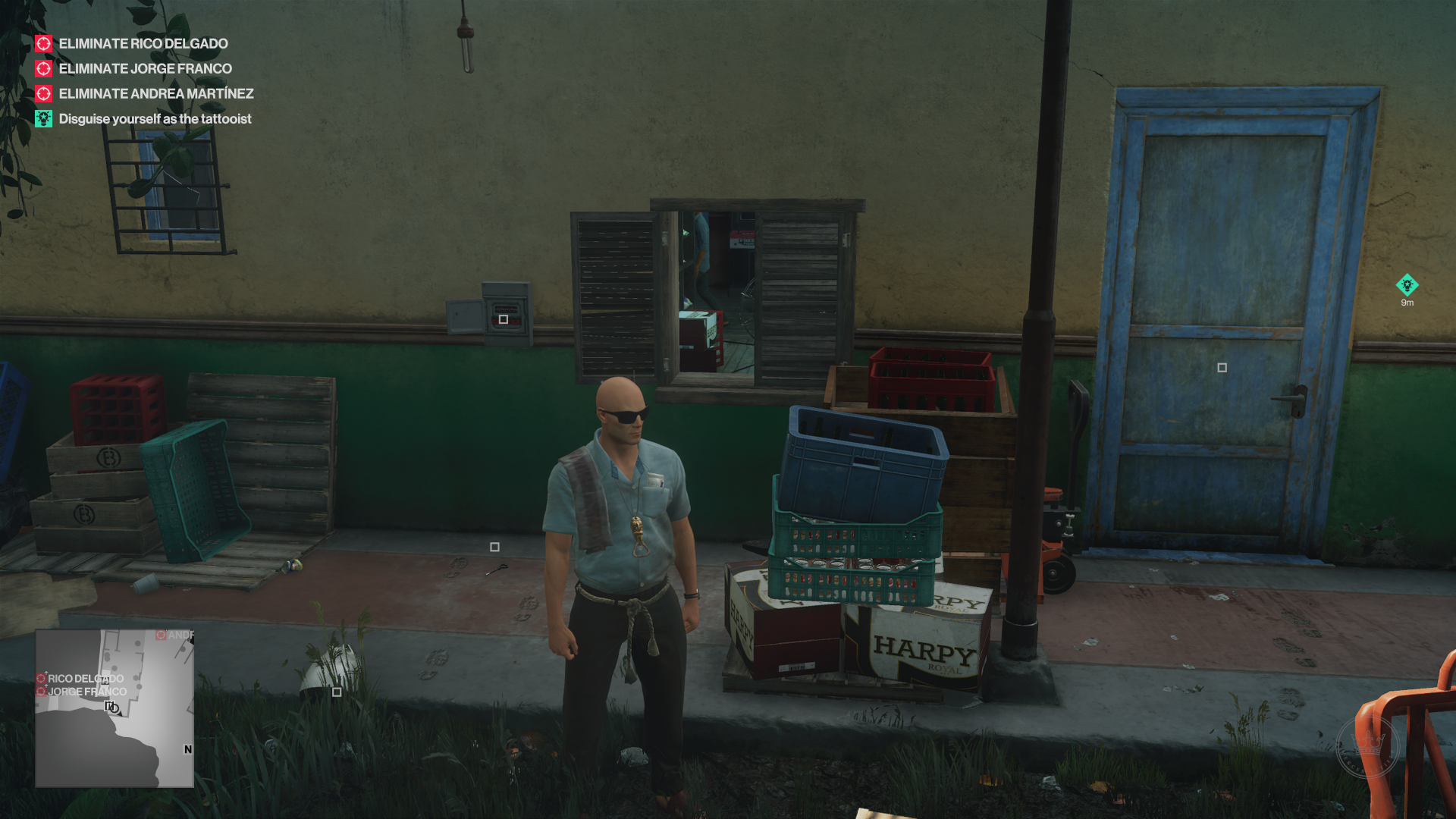1456x819 pixels.
Task: Click the Jorge Franco marker on the minimap
Action: [42, 692]
